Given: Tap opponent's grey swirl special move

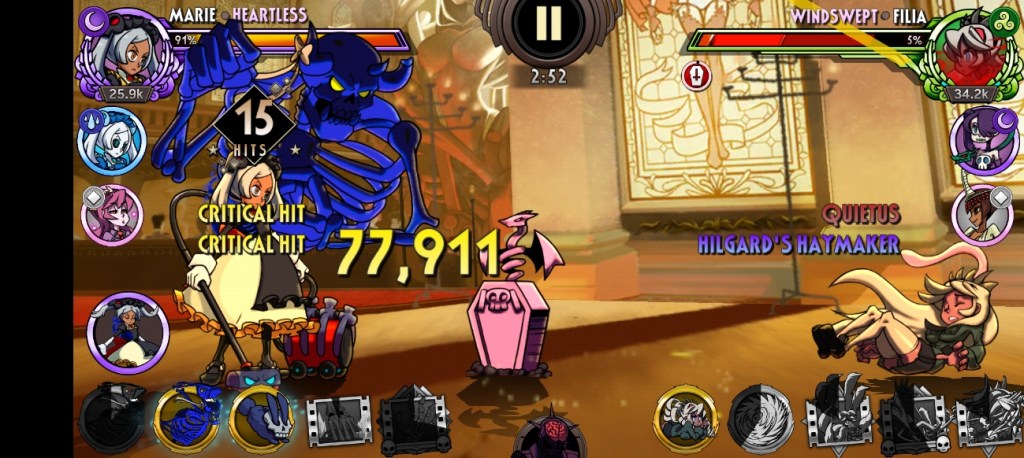Looking at the screenshot, I should coord(761,417).
